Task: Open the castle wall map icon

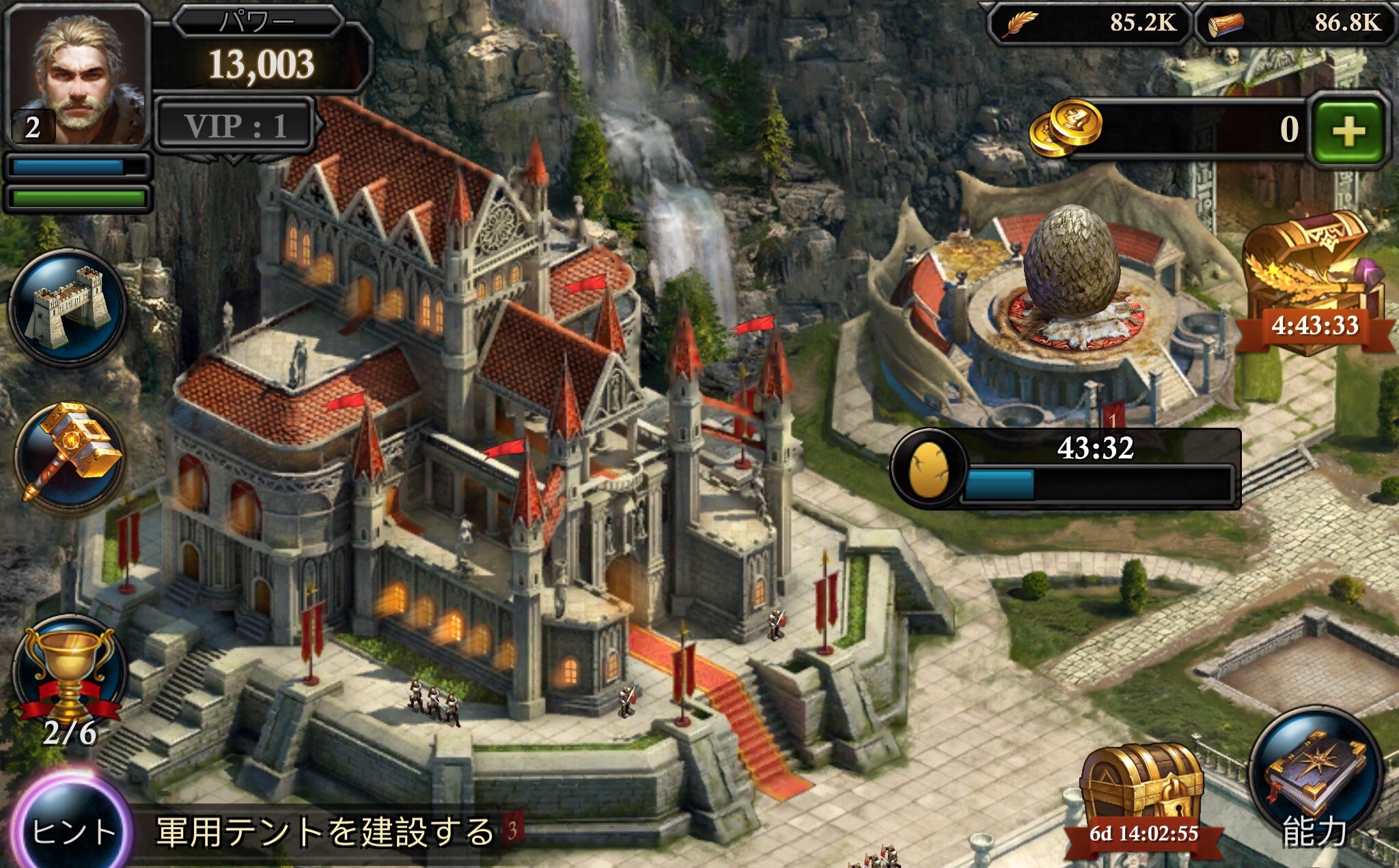Action: click(68, 308)
